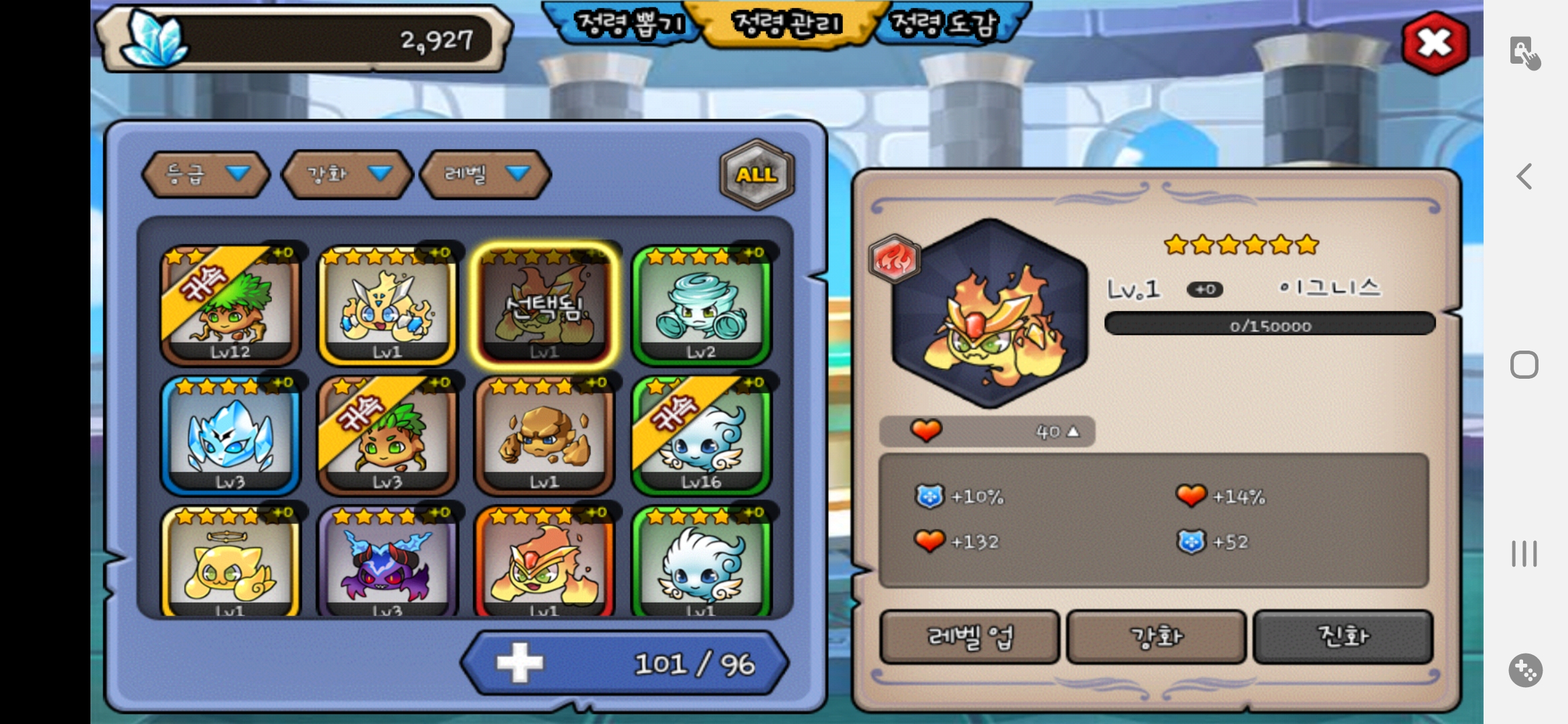Select the Lv2 teal tornado spirit
Viewport: 1568px width, 724px height.
pos(701,305)
